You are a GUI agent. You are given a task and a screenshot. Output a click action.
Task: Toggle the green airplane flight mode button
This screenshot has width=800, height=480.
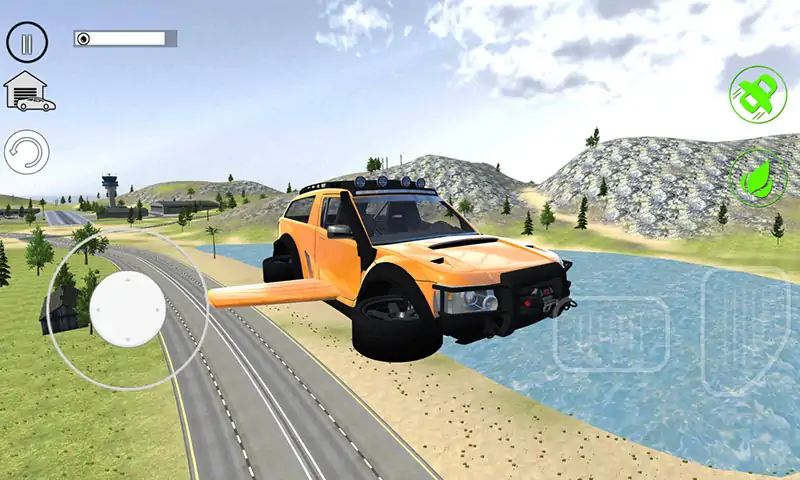[x=758, y=94]
